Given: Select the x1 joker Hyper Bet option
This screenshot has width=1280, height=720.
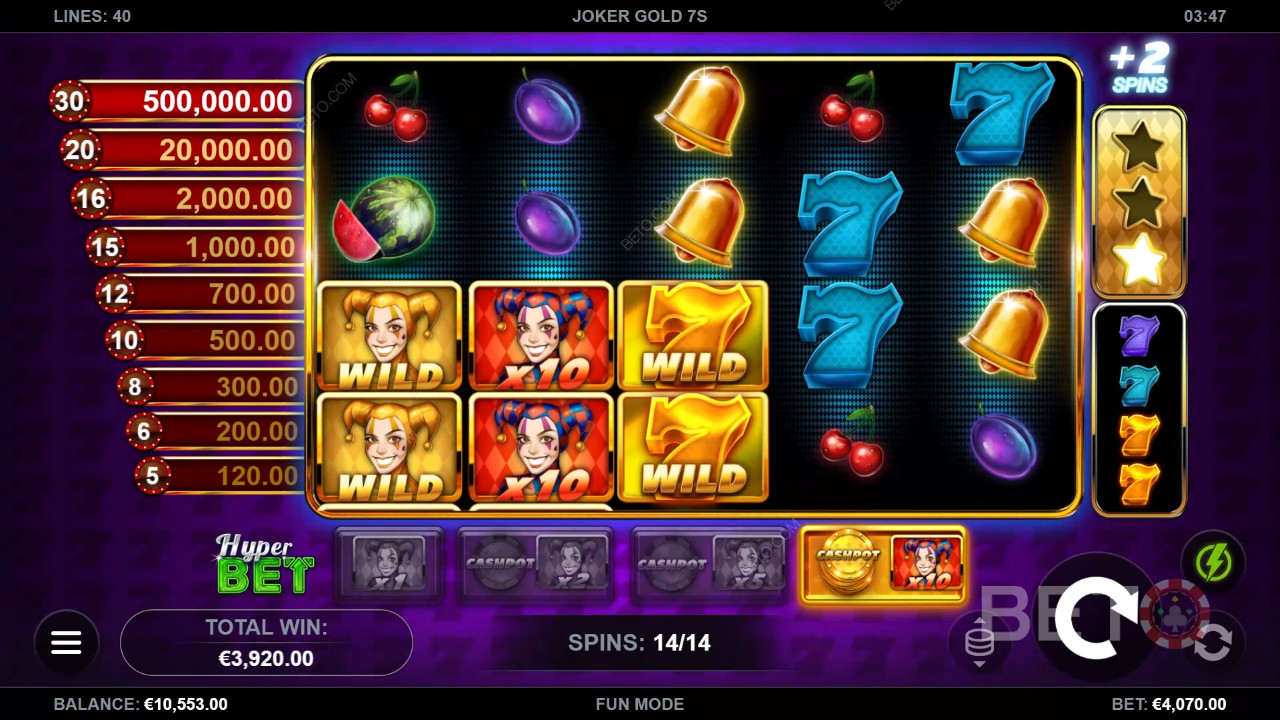Looking at the screenshot, I should coord(388,565).
